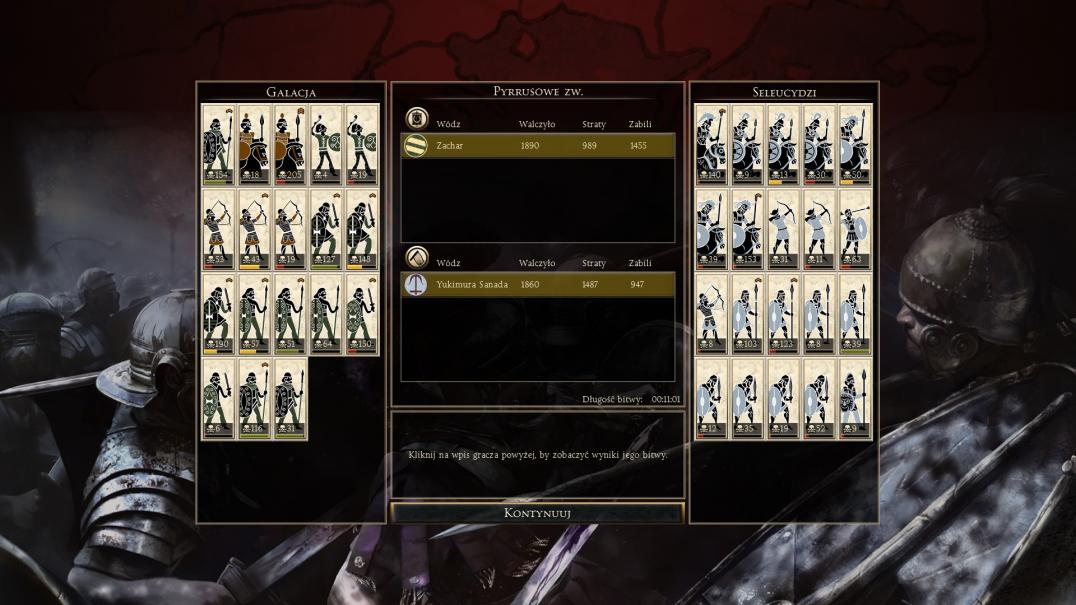This screenshot has width=1076, height=605.
Task: Pick the Seleucid cavalry card with 50 kills
Action: coord(854,144)
